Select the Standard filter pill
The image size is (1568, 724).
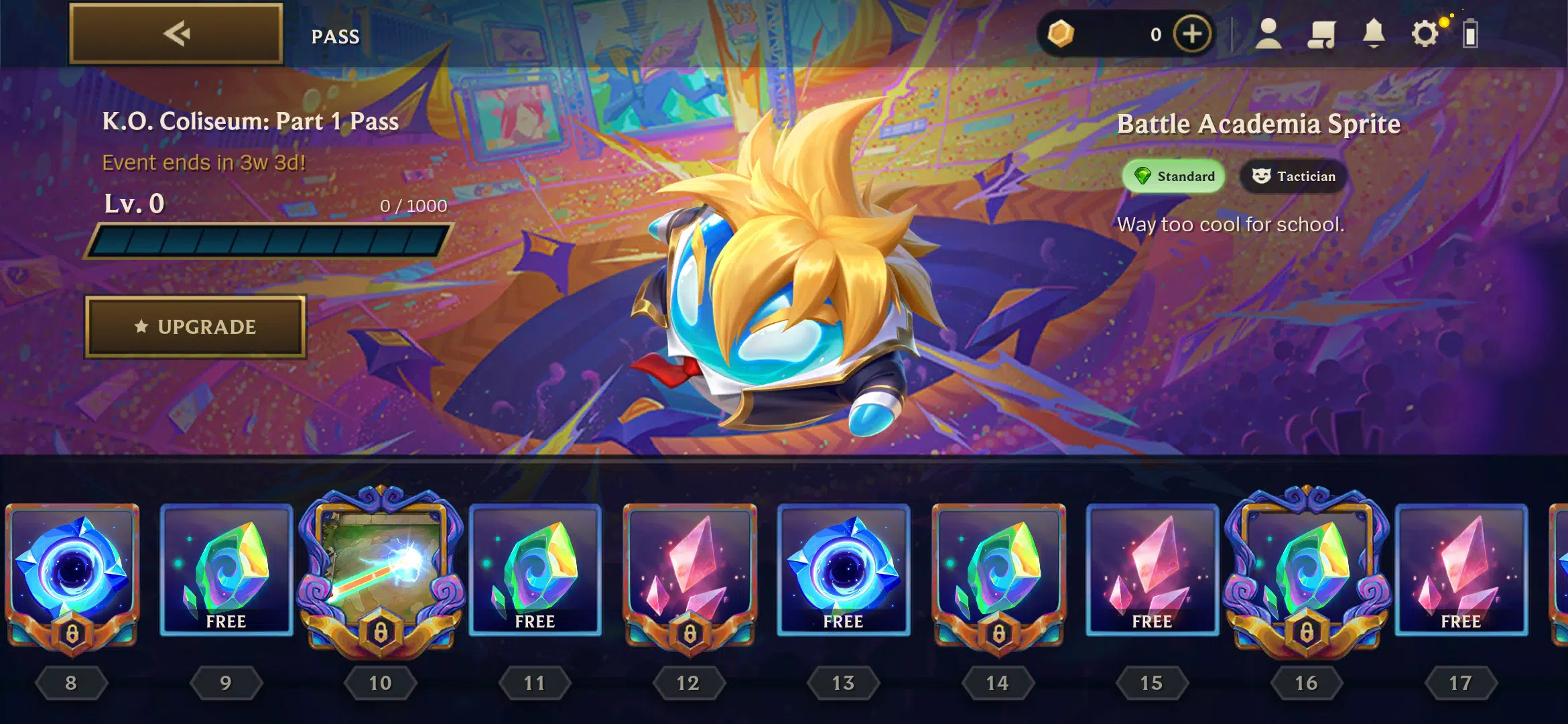point(1173,176)
